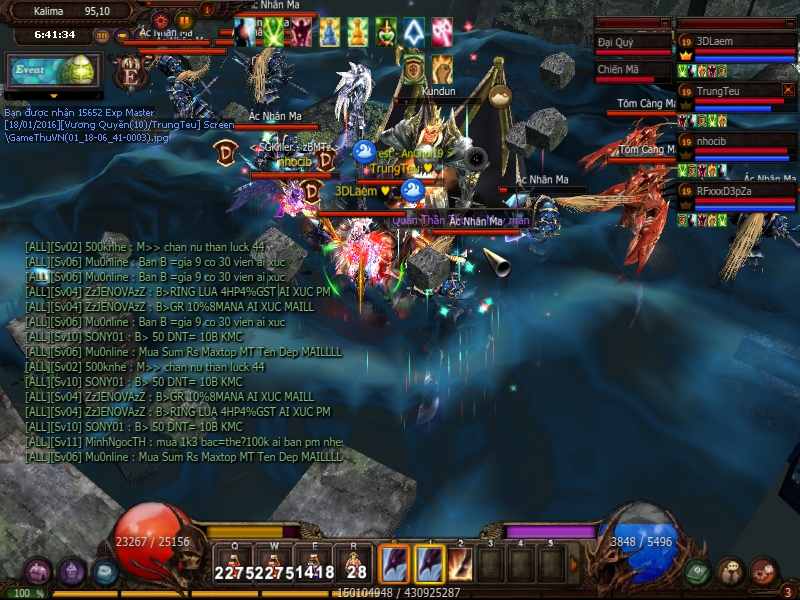Select the Chiến Mã pet entry
800x600 pixels.
point(632,70)
